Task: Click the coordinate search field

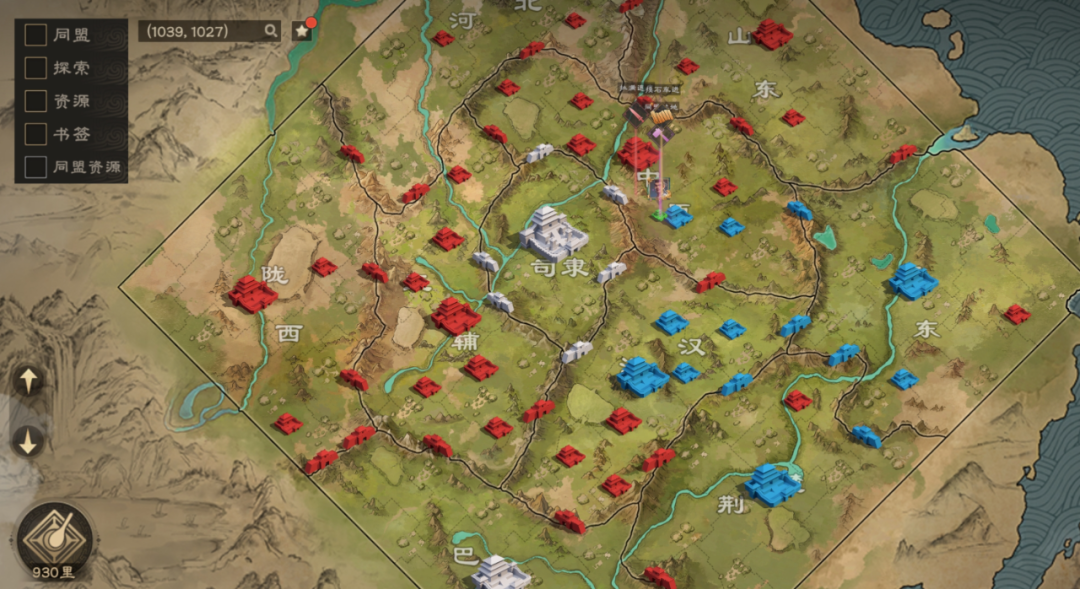Action: click(200, 32)
